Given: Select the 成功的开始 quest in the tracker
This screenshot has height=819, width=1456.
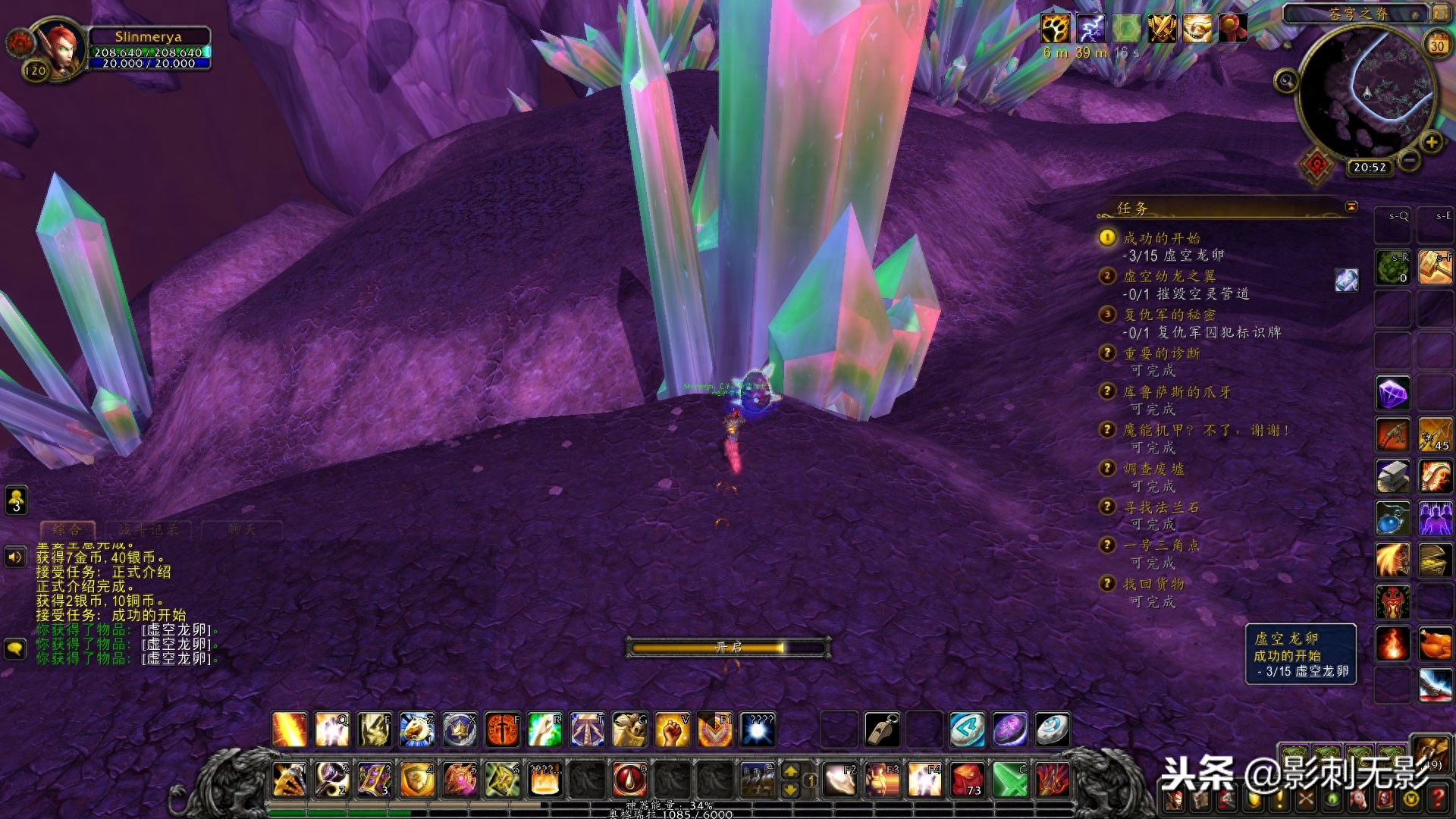Looking at the screenshot, I should [x=1161, y=238].
